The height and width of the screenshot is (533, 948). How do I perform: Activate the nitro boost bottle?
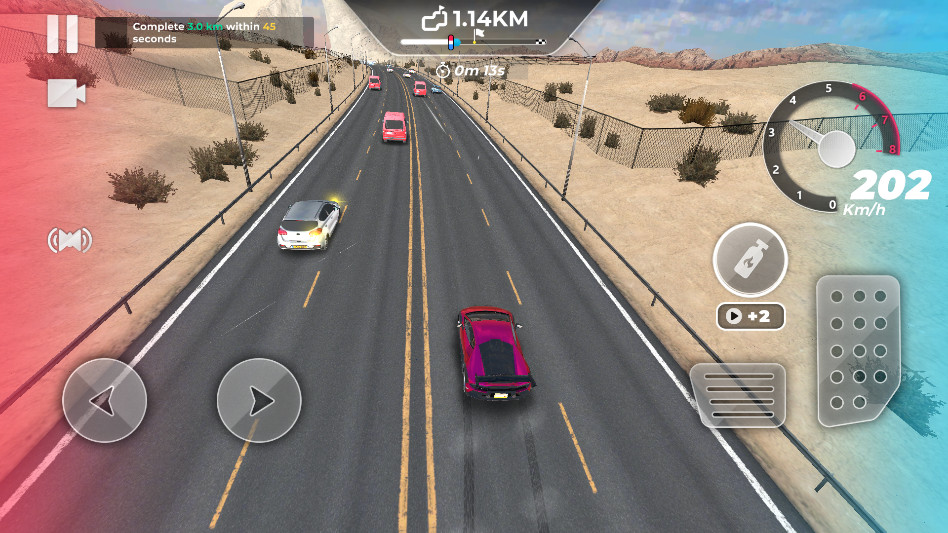(750, 262)
